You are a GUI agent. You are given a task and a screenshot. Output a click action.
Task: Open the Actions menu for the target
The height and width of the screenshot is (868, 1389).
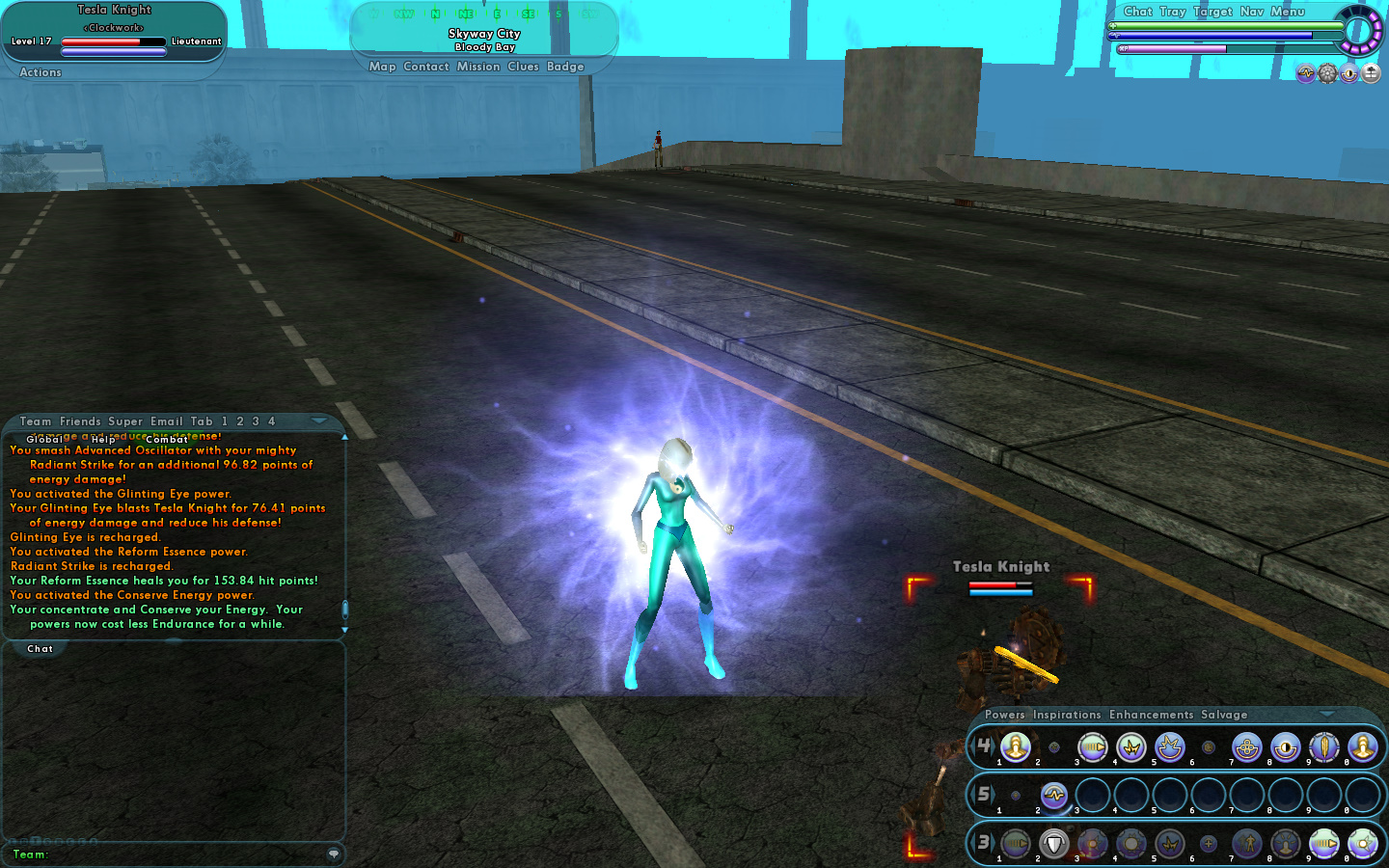pos(41,72)
